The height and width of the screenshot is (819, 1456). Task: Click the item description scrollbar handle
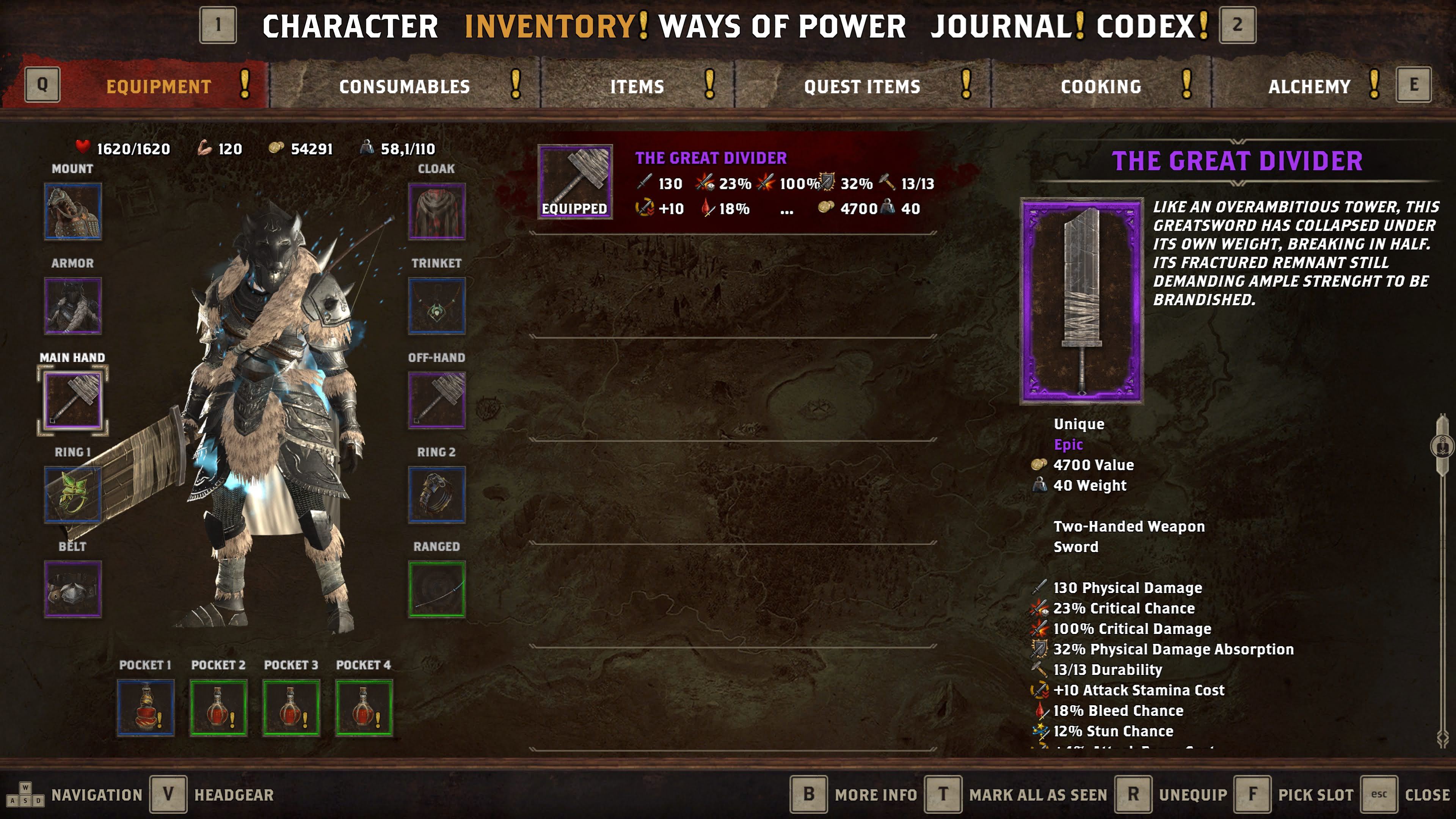click(x=1442, y=446)
